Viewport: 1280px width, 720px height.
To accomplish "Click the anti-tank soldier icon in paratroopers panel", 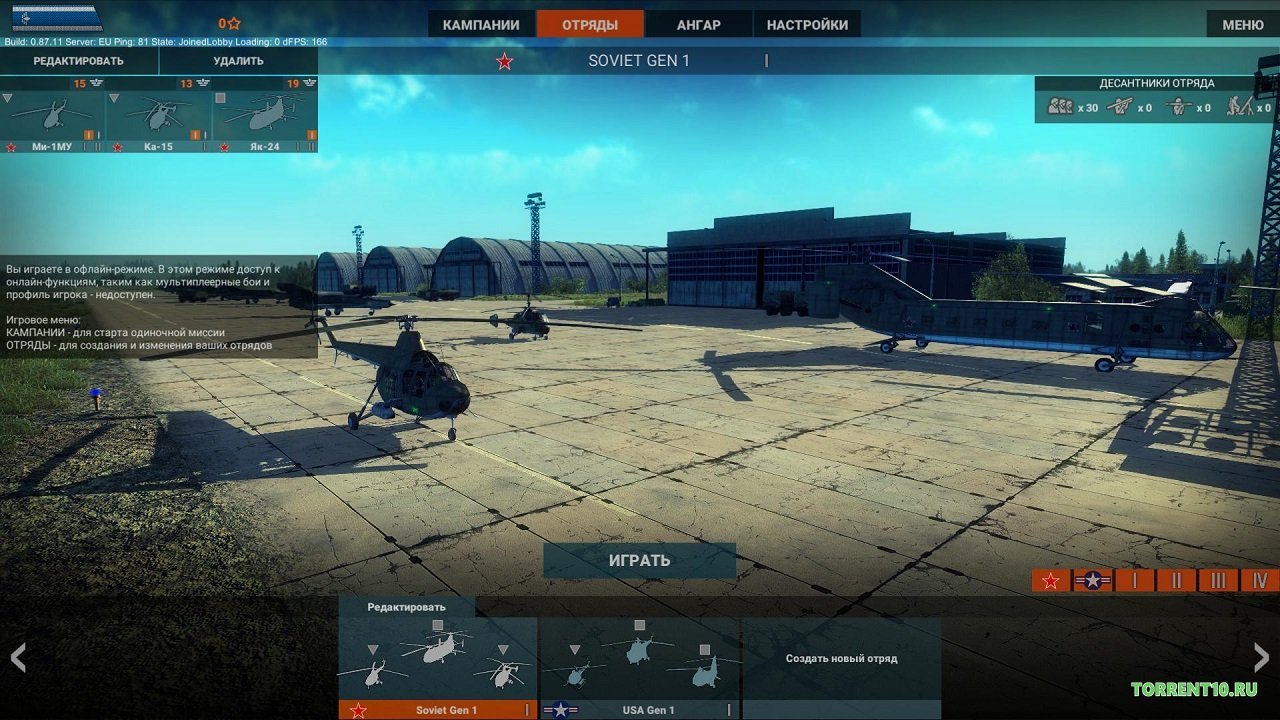I will [1241, 107].
